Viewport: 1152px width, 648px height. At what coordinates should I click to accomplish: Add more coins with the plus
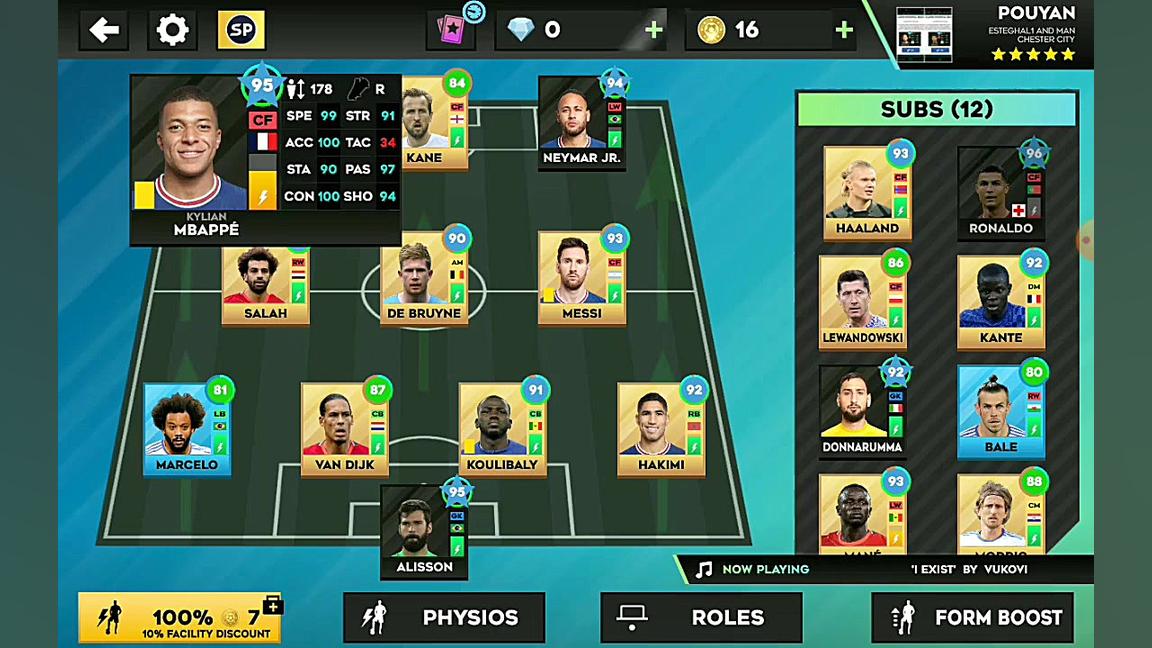(844, 30)
